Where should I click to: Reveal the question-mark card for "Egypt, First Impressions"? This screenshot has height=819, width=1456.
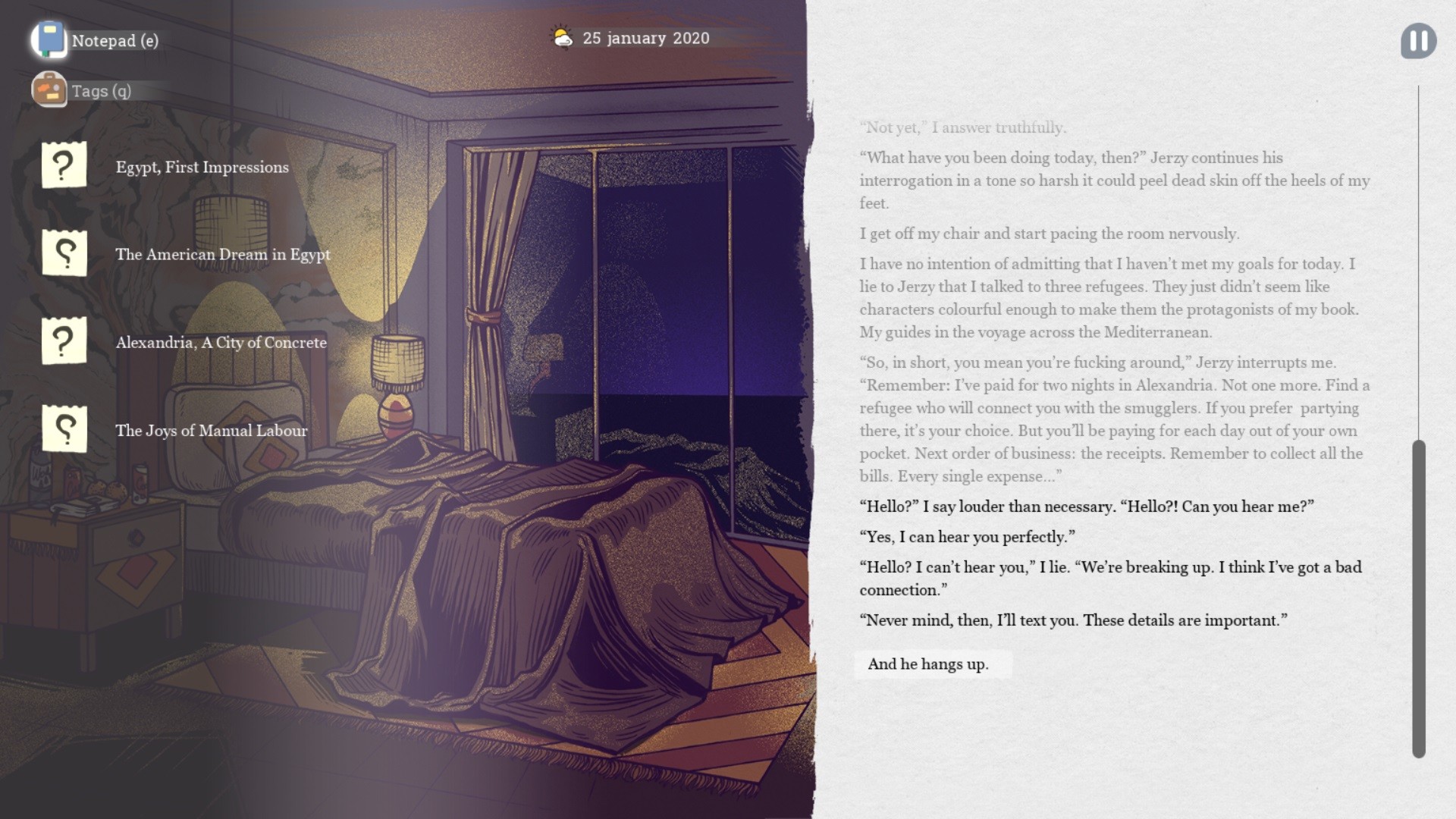pyautogui.click(x=64, y=165)
